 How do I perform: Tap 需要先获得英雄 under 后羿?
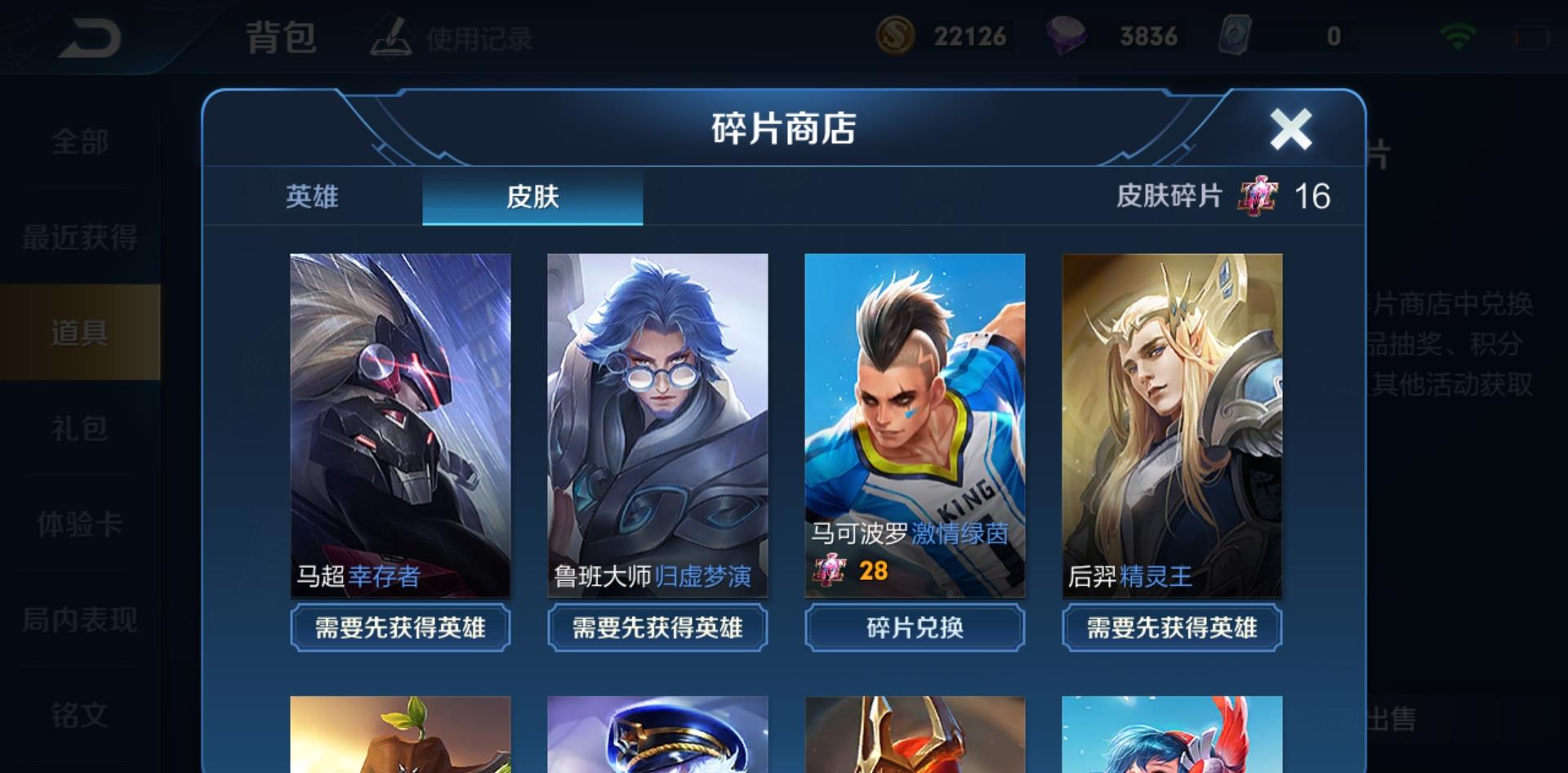coord(1171,628)
